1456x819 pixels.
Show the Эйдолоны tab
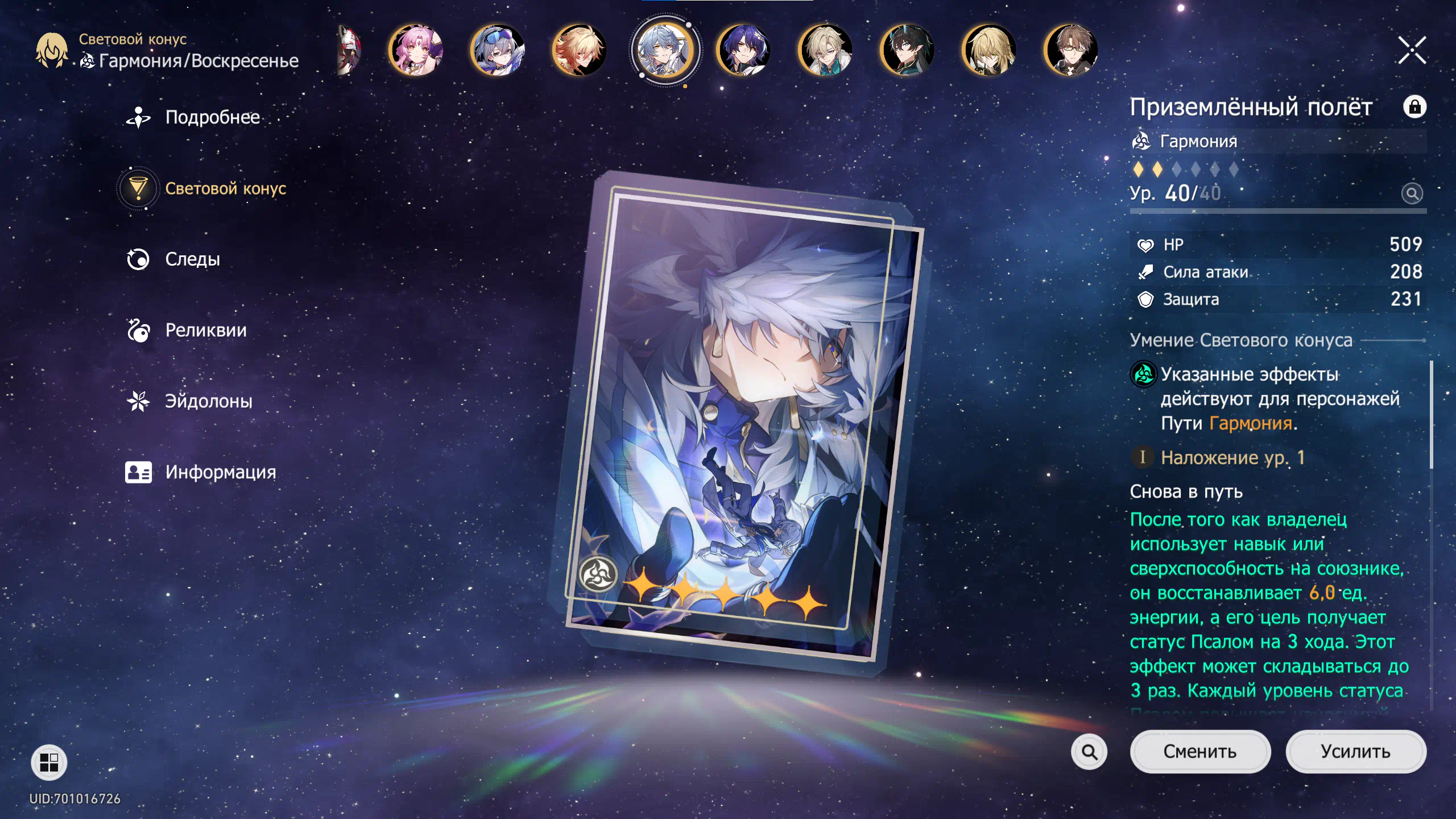[x=208, y=402]
